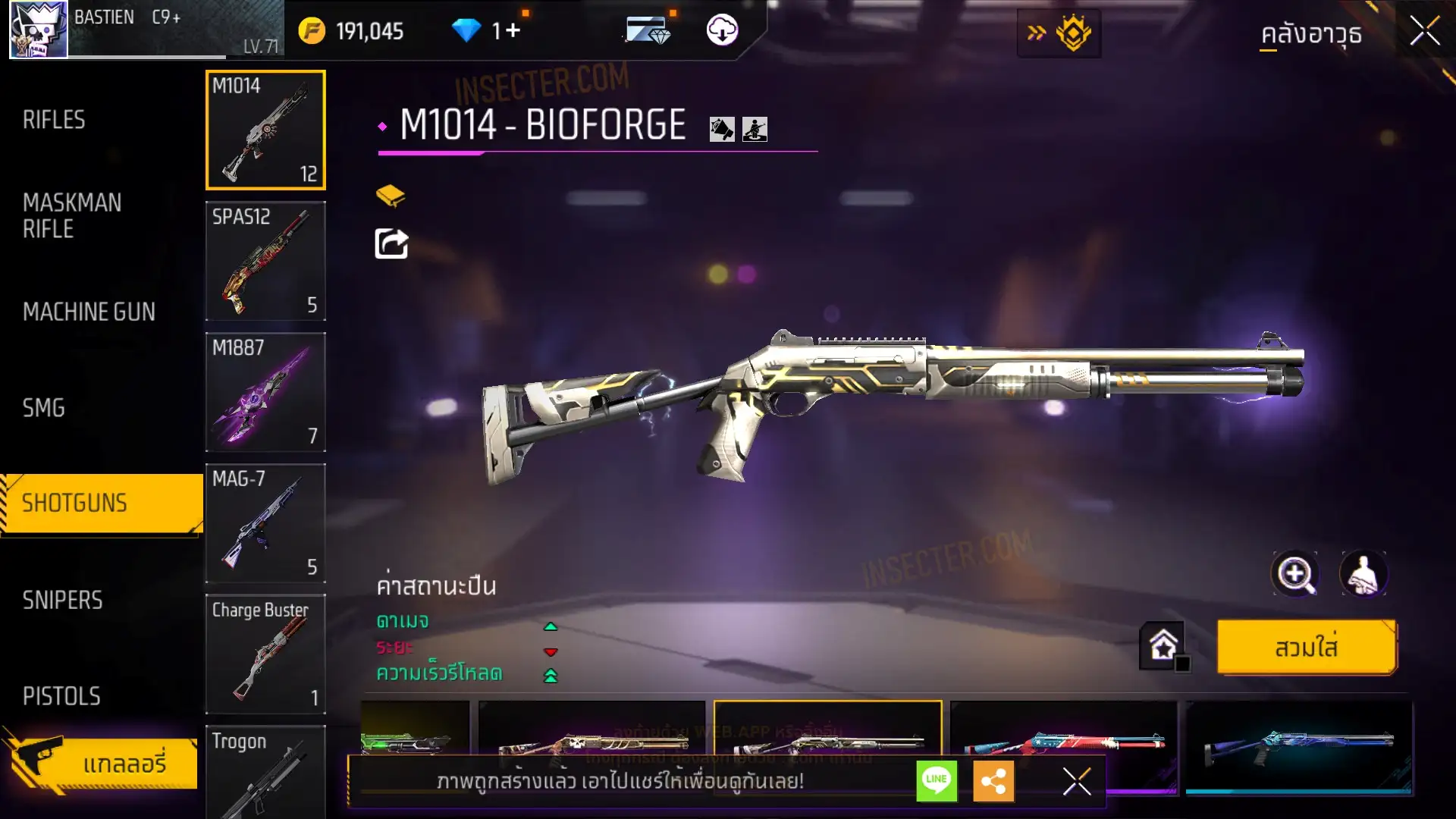Screen dimensions: 1456x819
Task: Share the image via LINE
Action: 937,780
